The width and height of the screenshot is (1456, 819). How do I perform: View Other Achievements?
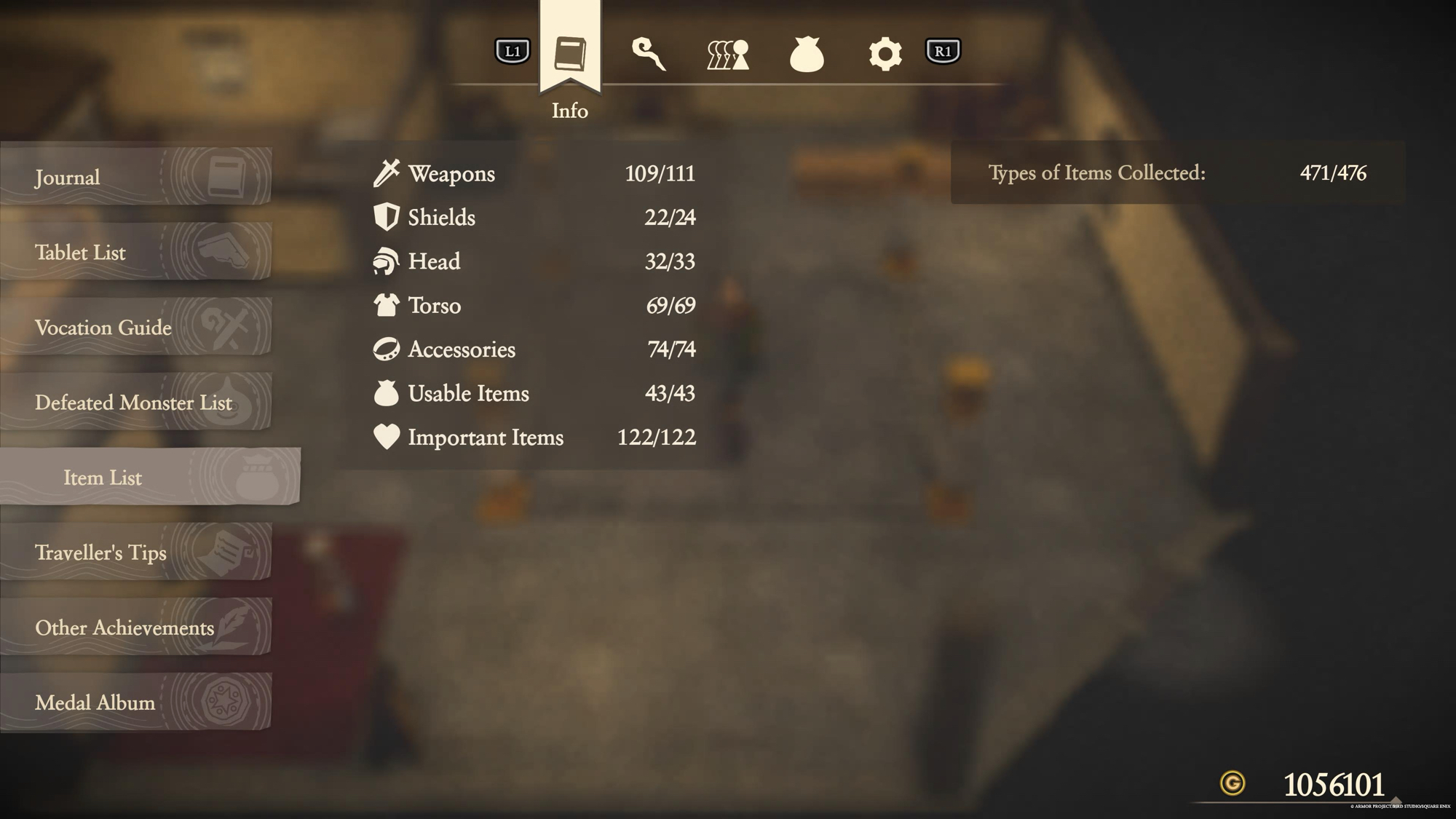tap(135, 627)
